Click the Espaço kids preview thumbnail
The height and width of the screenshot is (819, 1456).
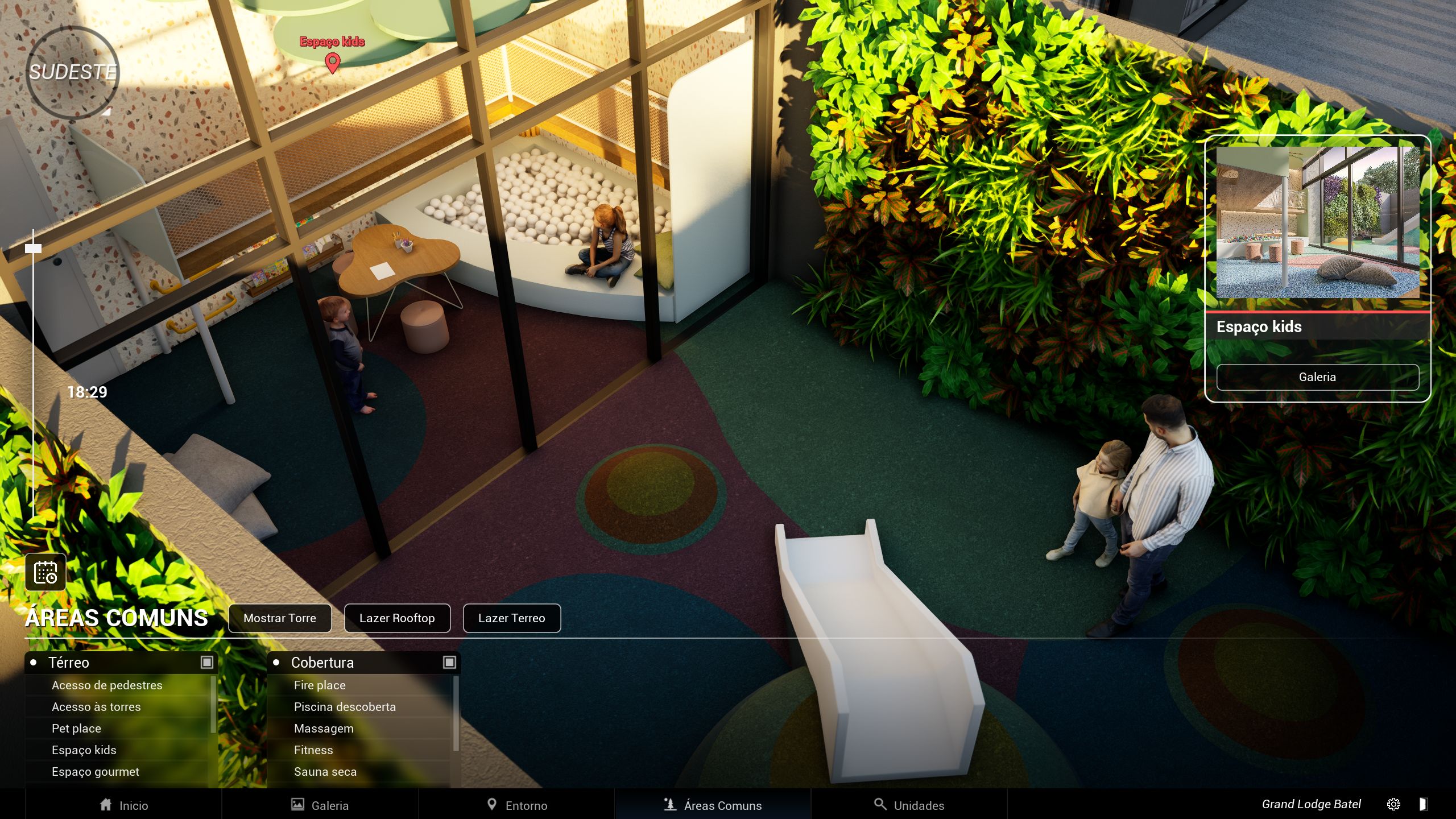[1317, 222]
